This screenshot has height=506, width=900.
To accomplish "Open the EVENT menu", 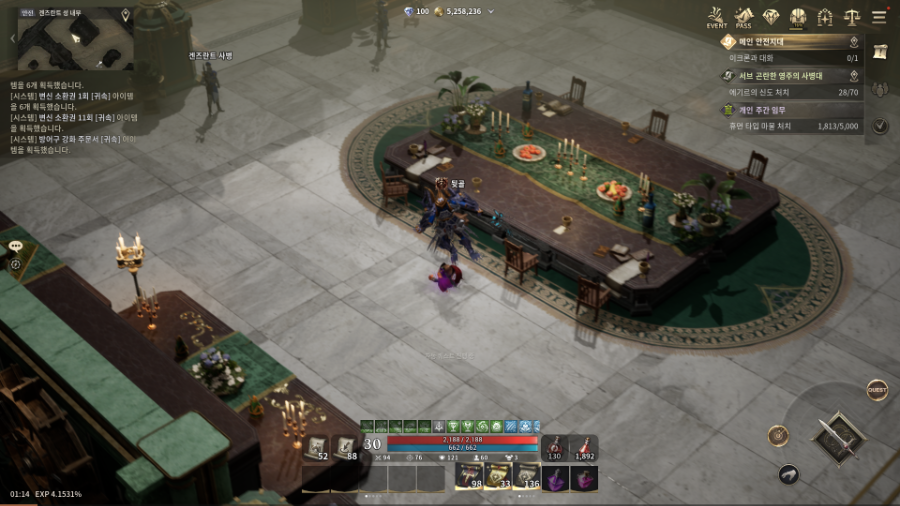I will pyautogui.click(x=716, y=18).
